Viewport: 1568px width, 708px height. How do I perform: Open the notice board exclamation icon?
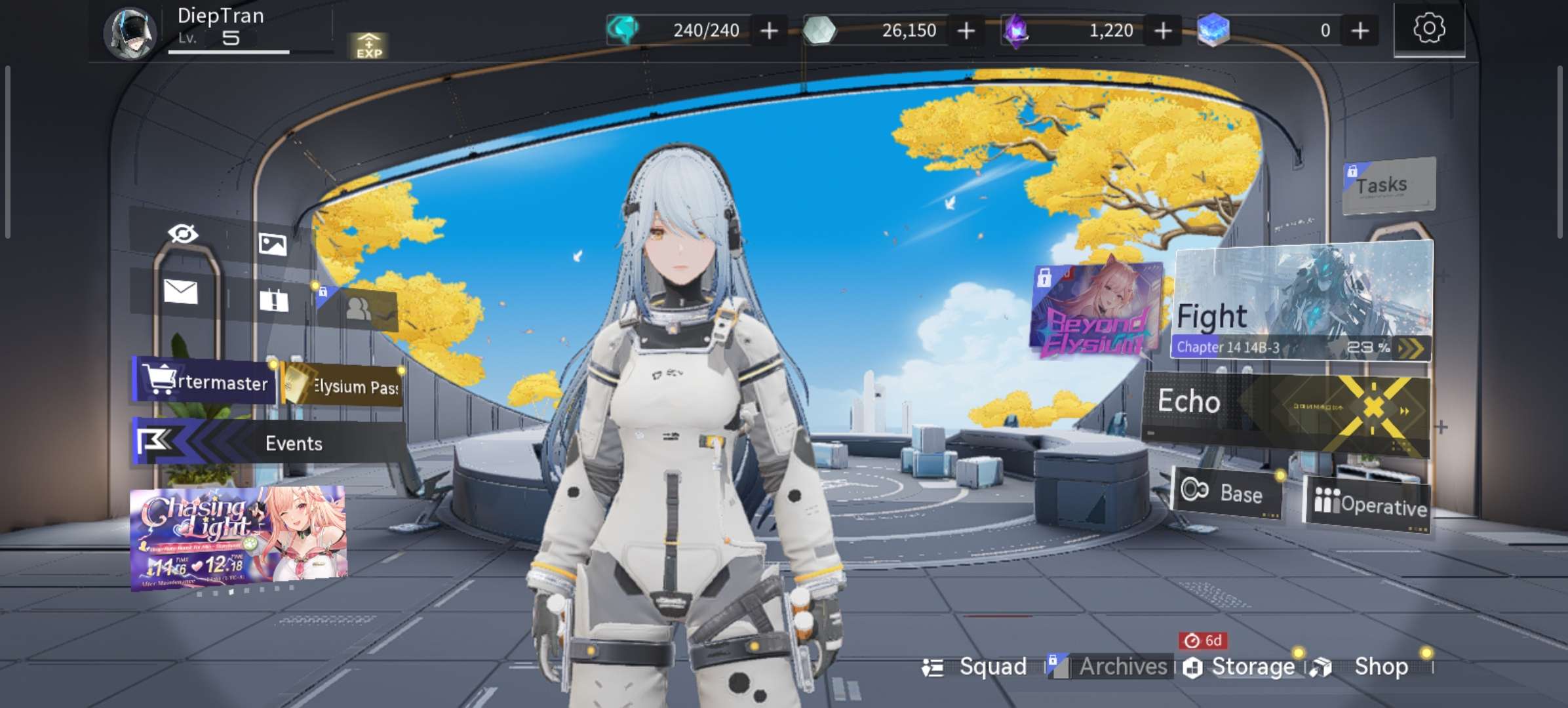coord(273,300)
